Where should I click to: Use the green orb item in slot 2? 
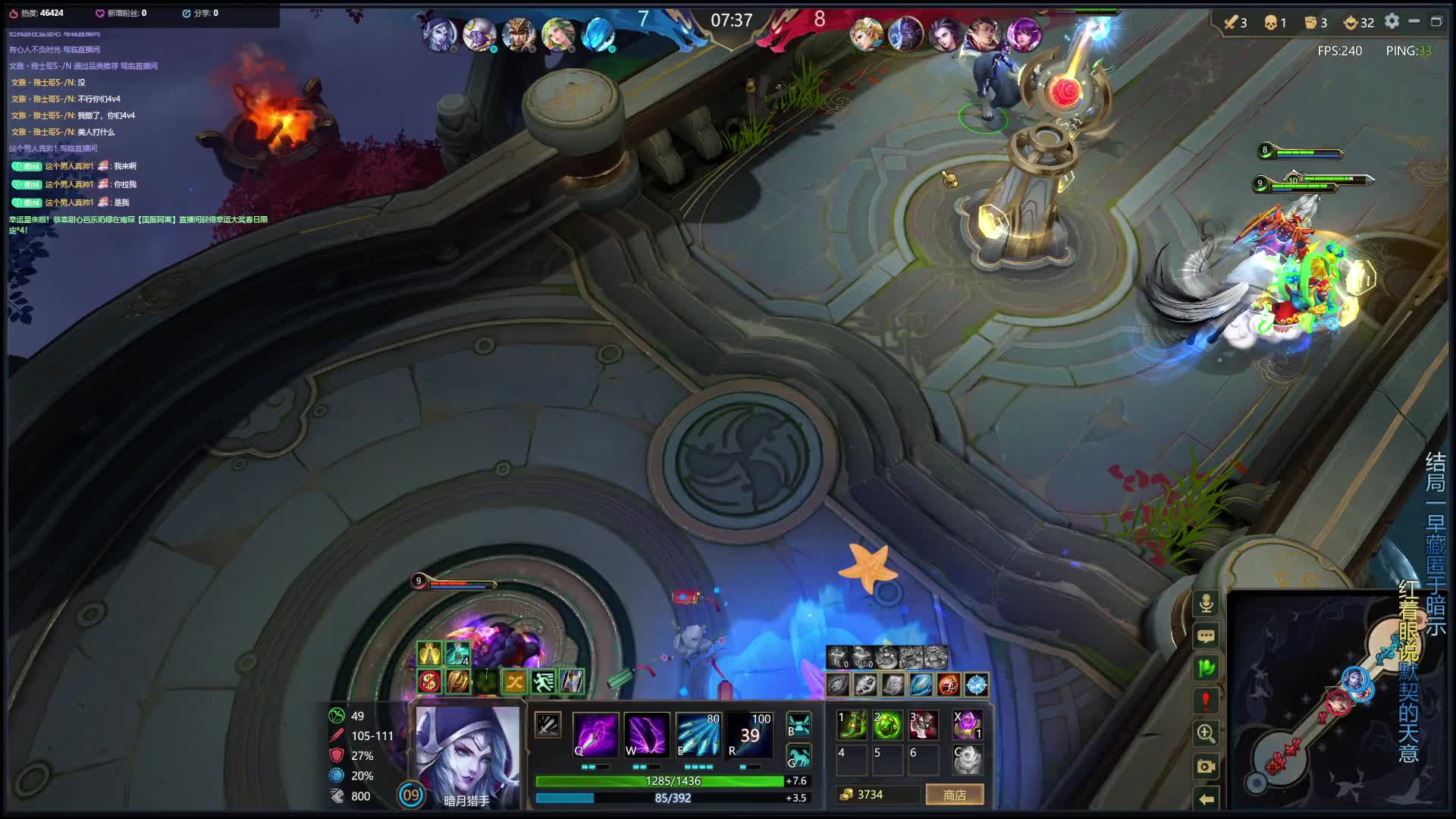[x=887, y=725]
